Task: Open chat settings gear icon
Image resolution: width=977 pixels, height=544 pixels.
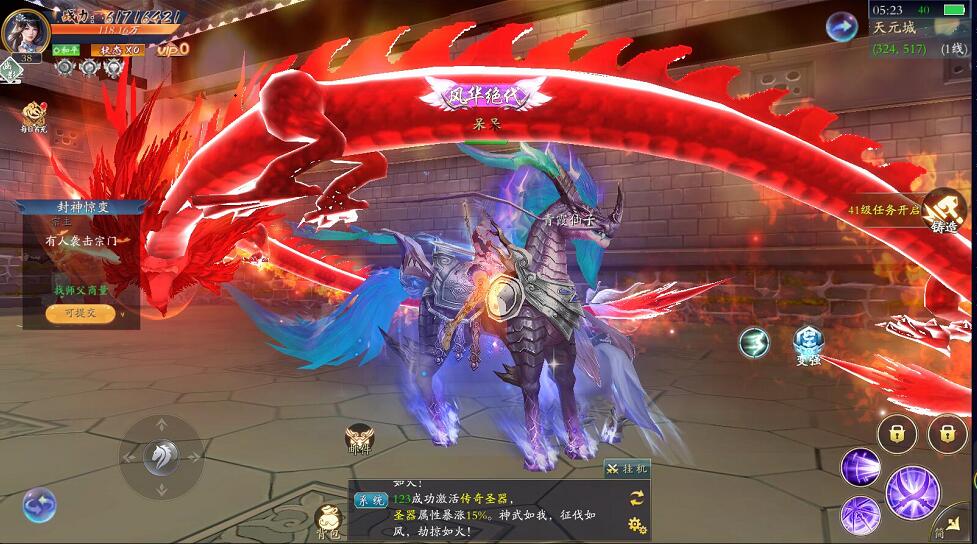Action: coord(636,524)
